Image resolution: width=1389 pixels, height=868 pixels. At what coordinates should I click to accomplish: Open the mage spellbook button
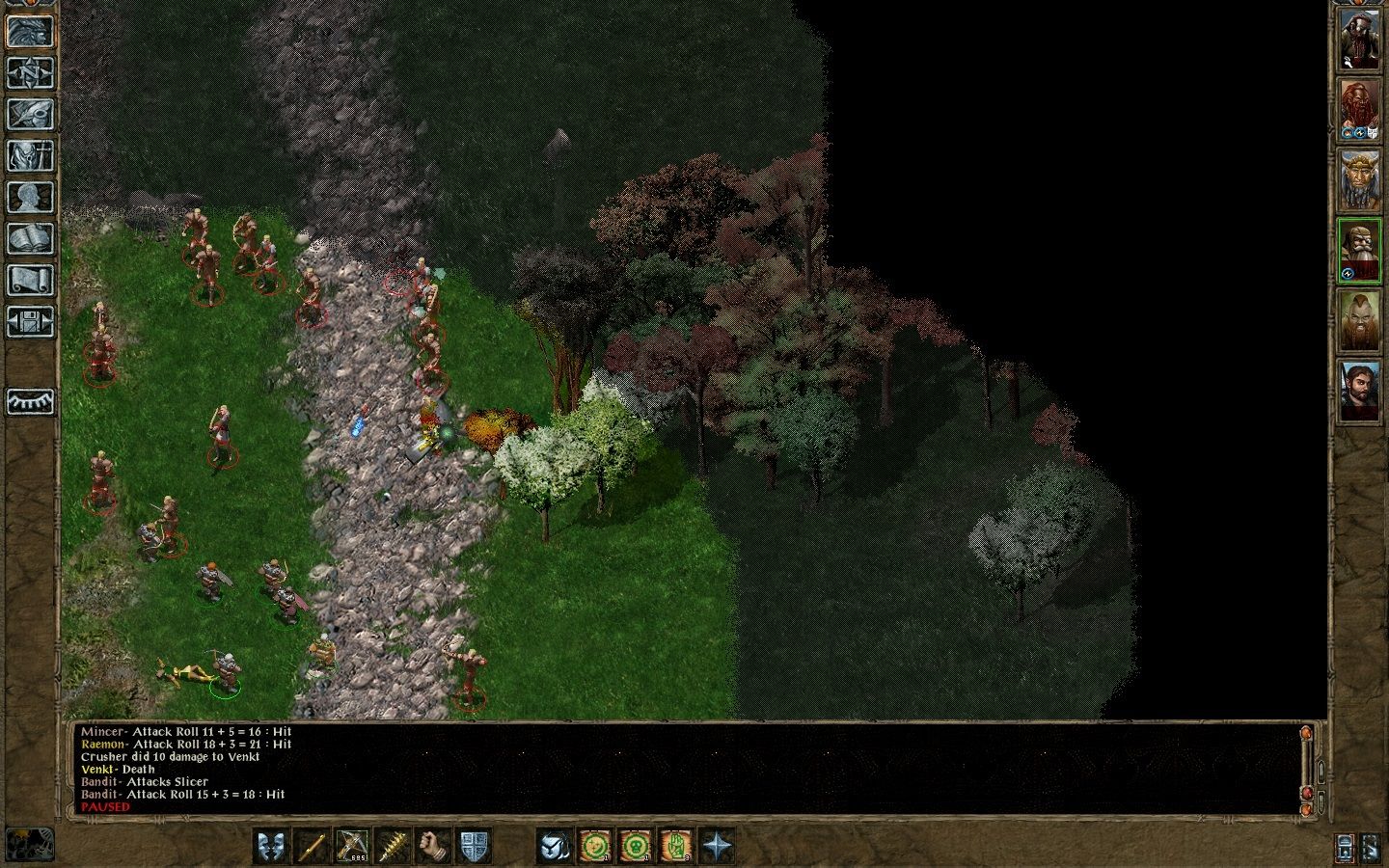pos(30,238)
